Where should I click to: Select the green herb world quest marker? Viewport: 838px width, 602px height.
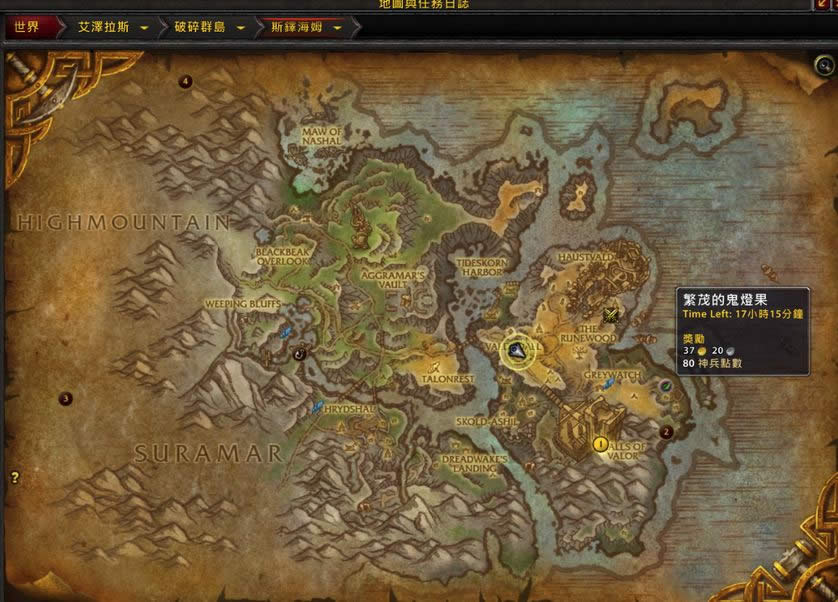click(666, 385)
